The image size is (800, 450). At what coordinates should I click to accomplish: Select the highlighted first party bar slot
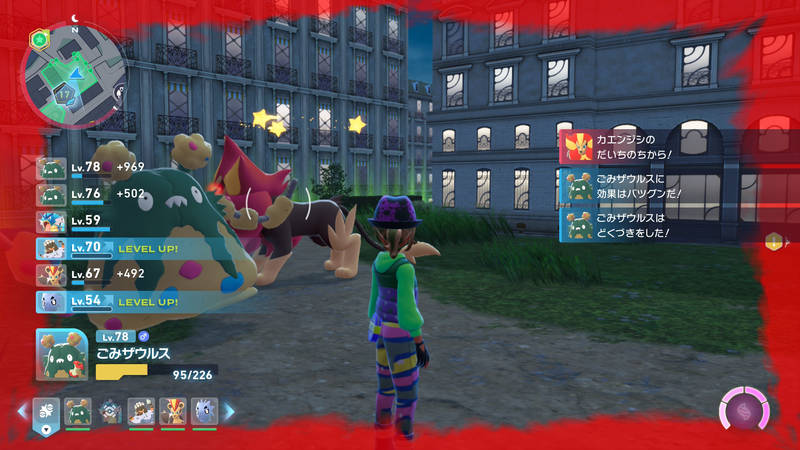pyautogui.click(x=47, y=411)
